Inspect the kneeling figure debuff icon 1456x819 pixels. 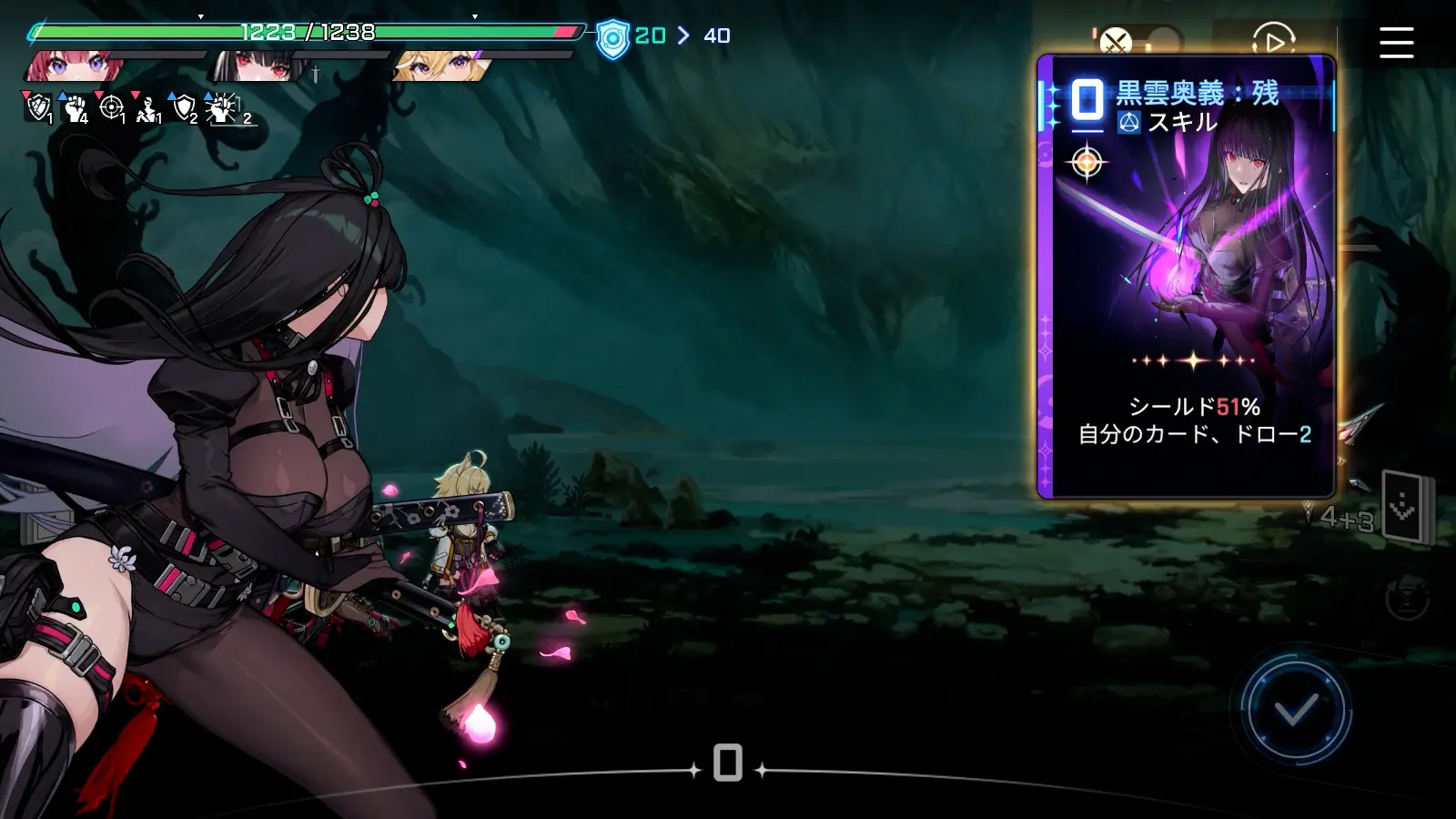pyautogui.click(x=147, y=109)
